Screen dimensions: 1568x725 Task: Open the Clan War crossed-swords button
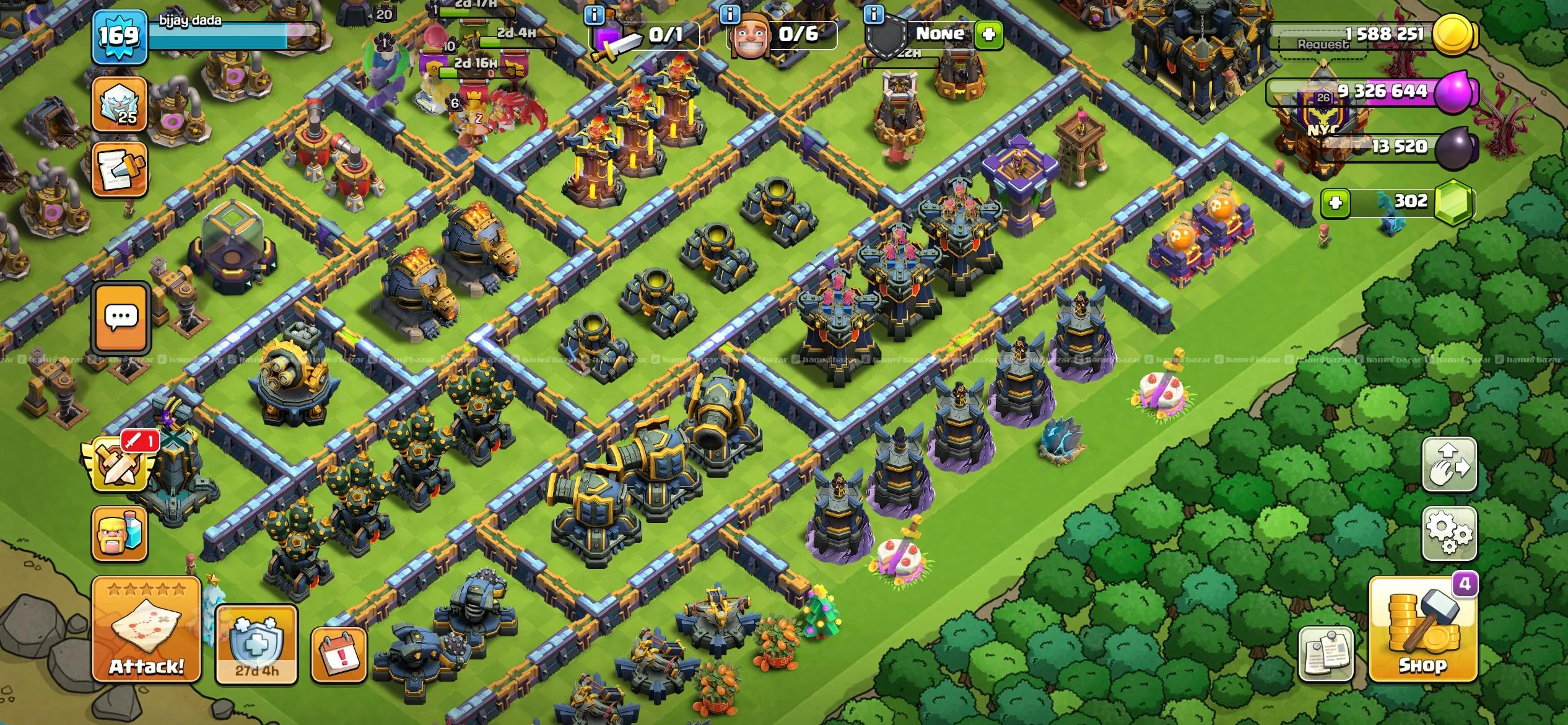click(119, 462)
